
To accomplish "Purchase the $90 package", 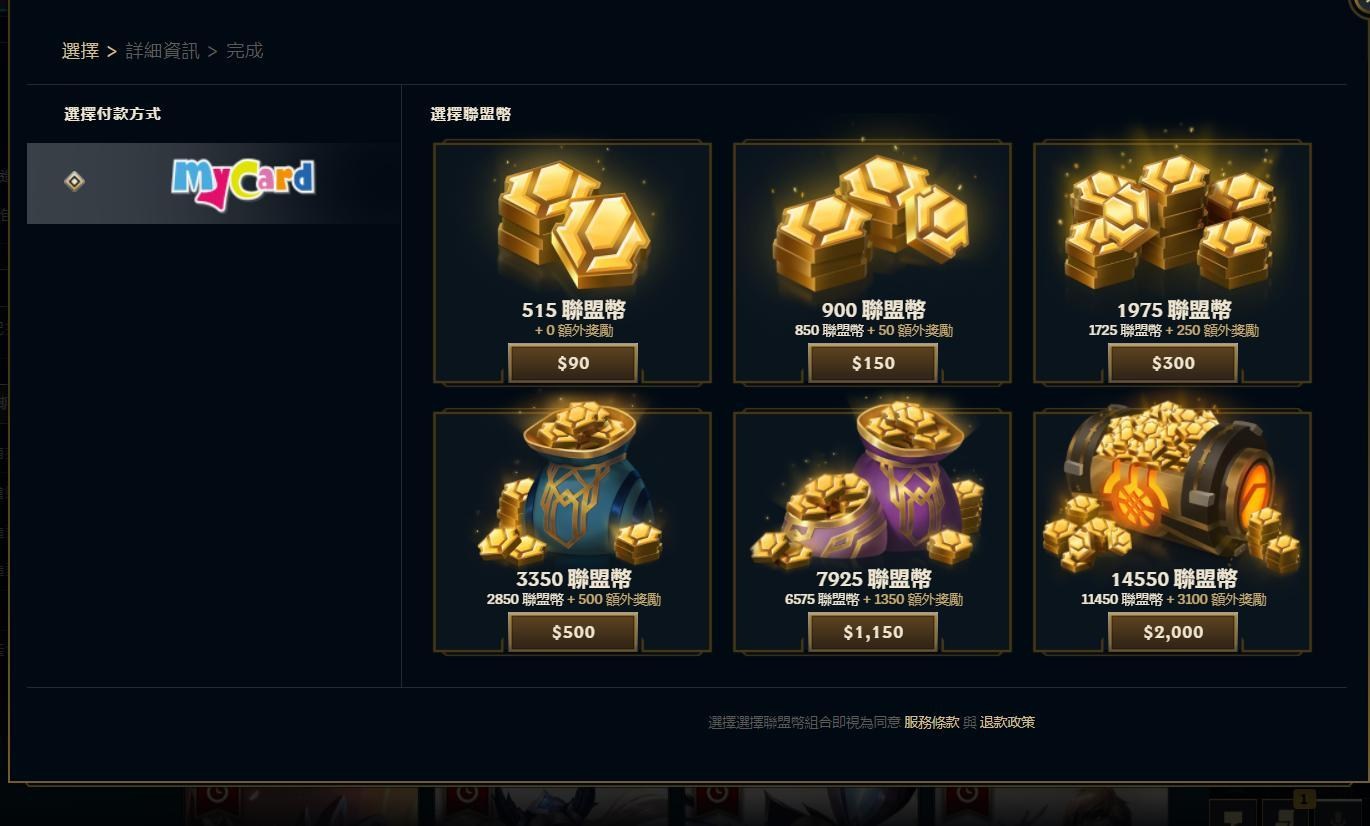I will pyautogui.click(x=572, y=363).
